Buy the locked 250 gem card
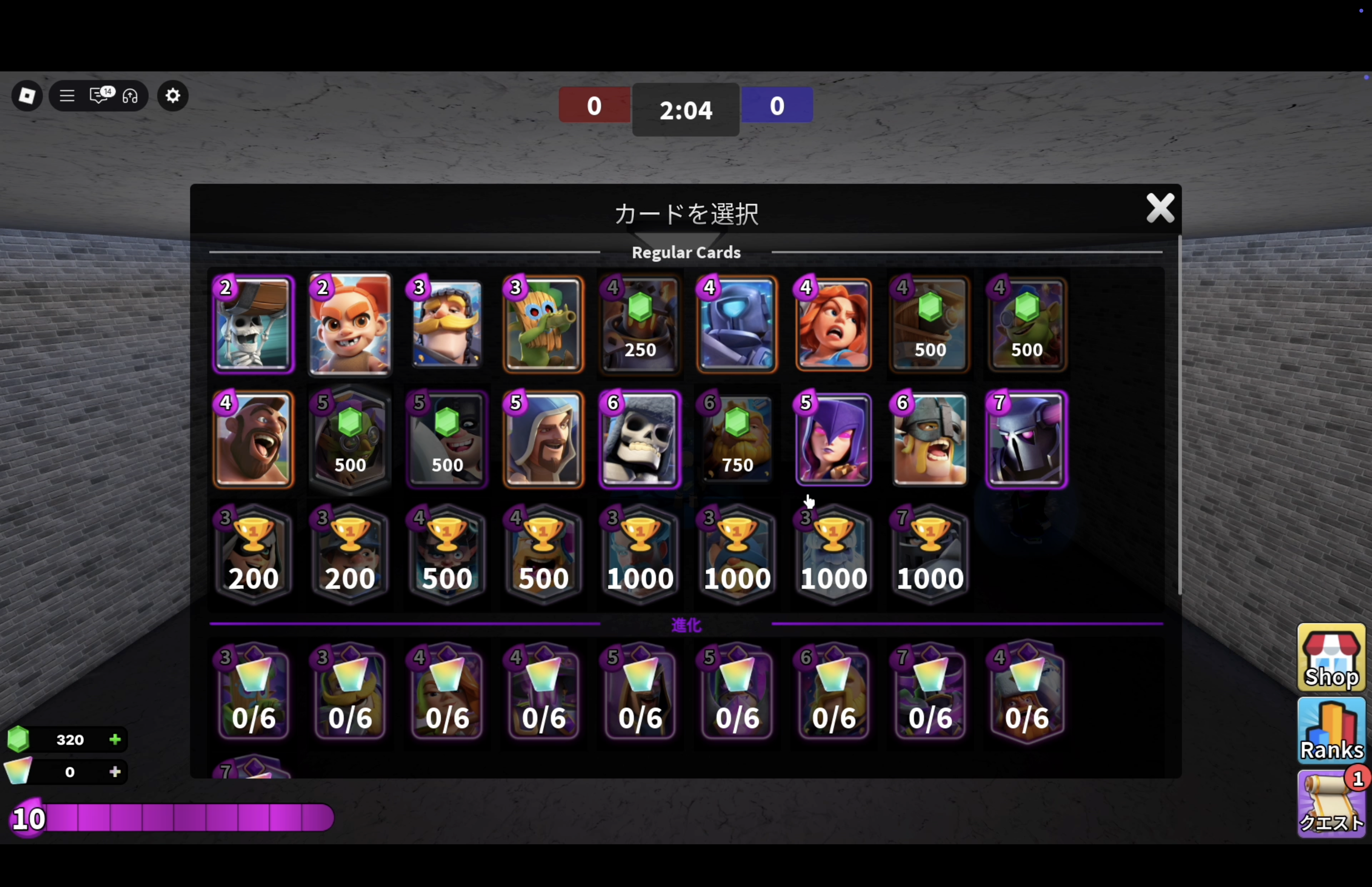Image resolution: width=1372 pixels, height=887 pixels. 640,324
